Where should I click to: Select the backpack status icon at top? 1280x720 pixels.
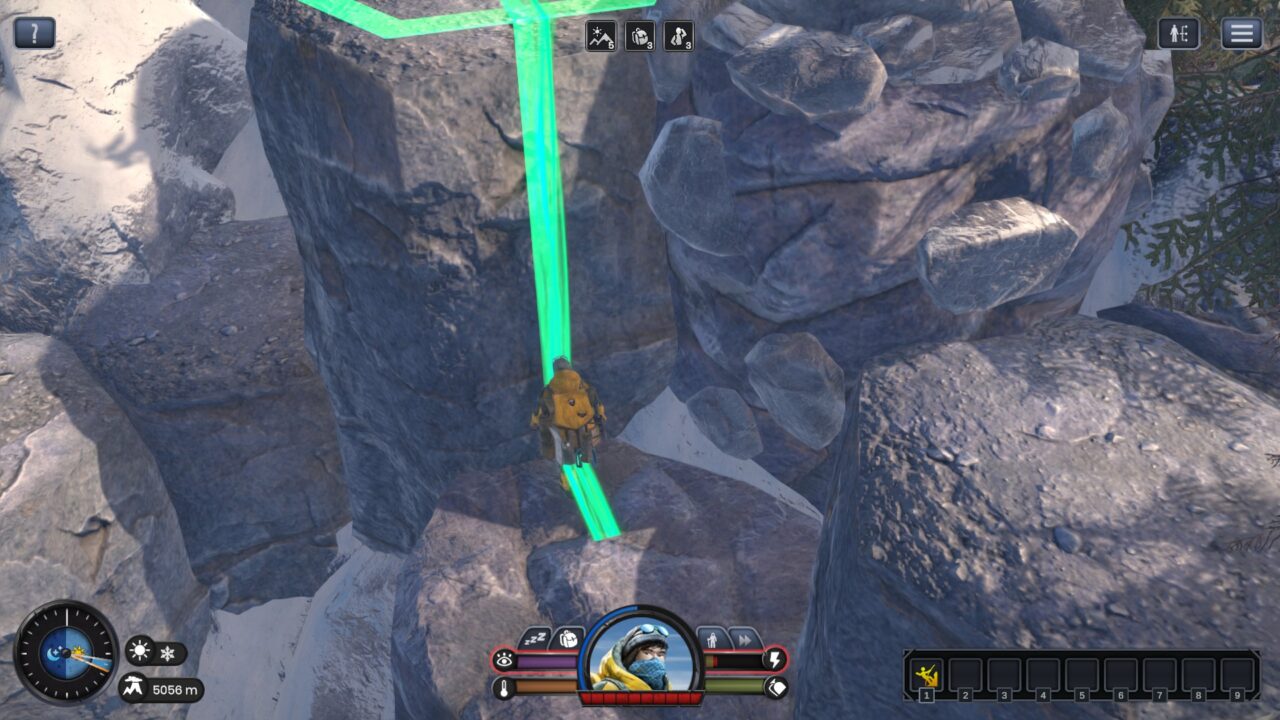(640, 36)
